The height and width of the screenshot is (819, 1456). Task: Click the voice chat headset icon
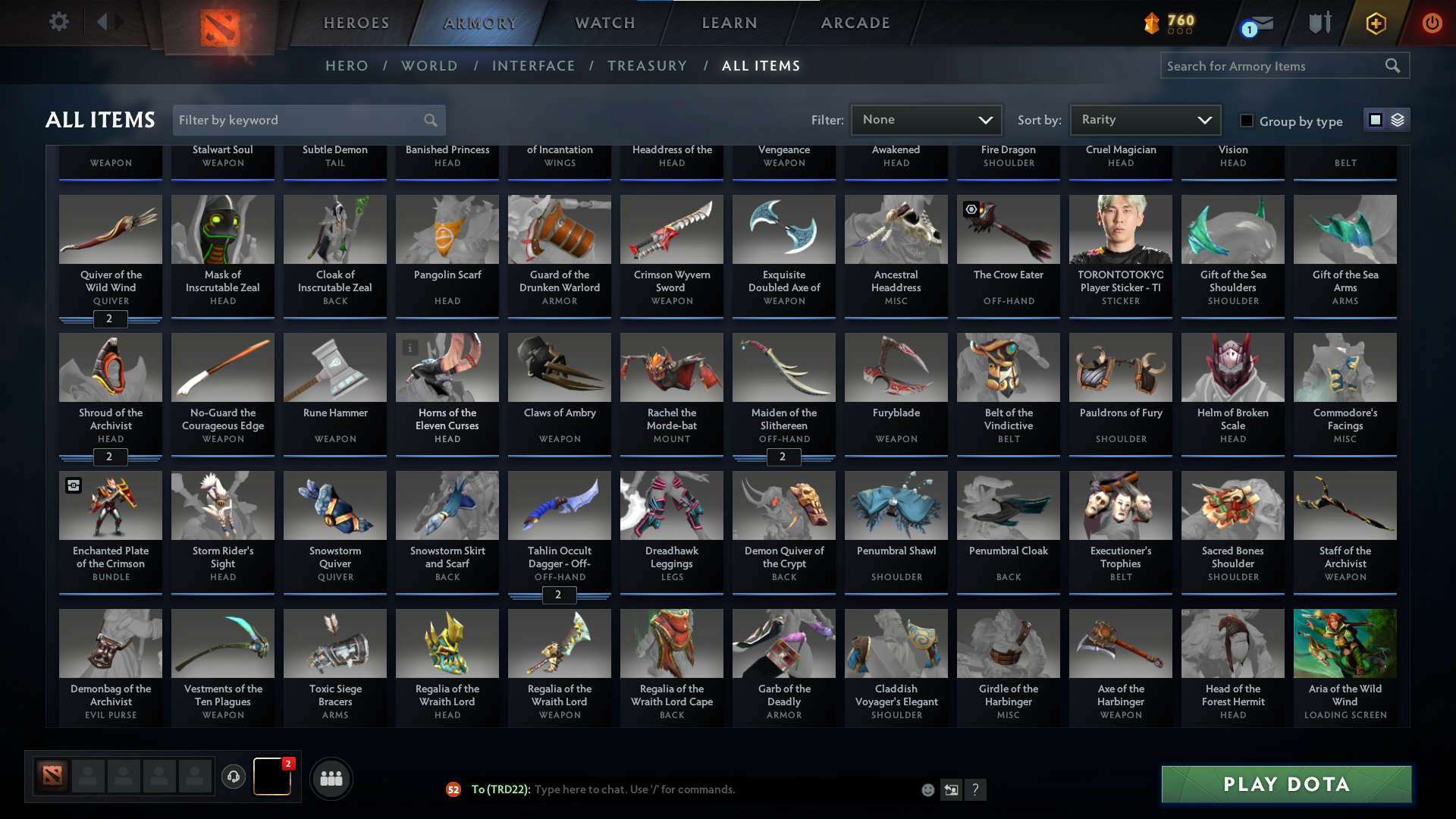(233, 778)
